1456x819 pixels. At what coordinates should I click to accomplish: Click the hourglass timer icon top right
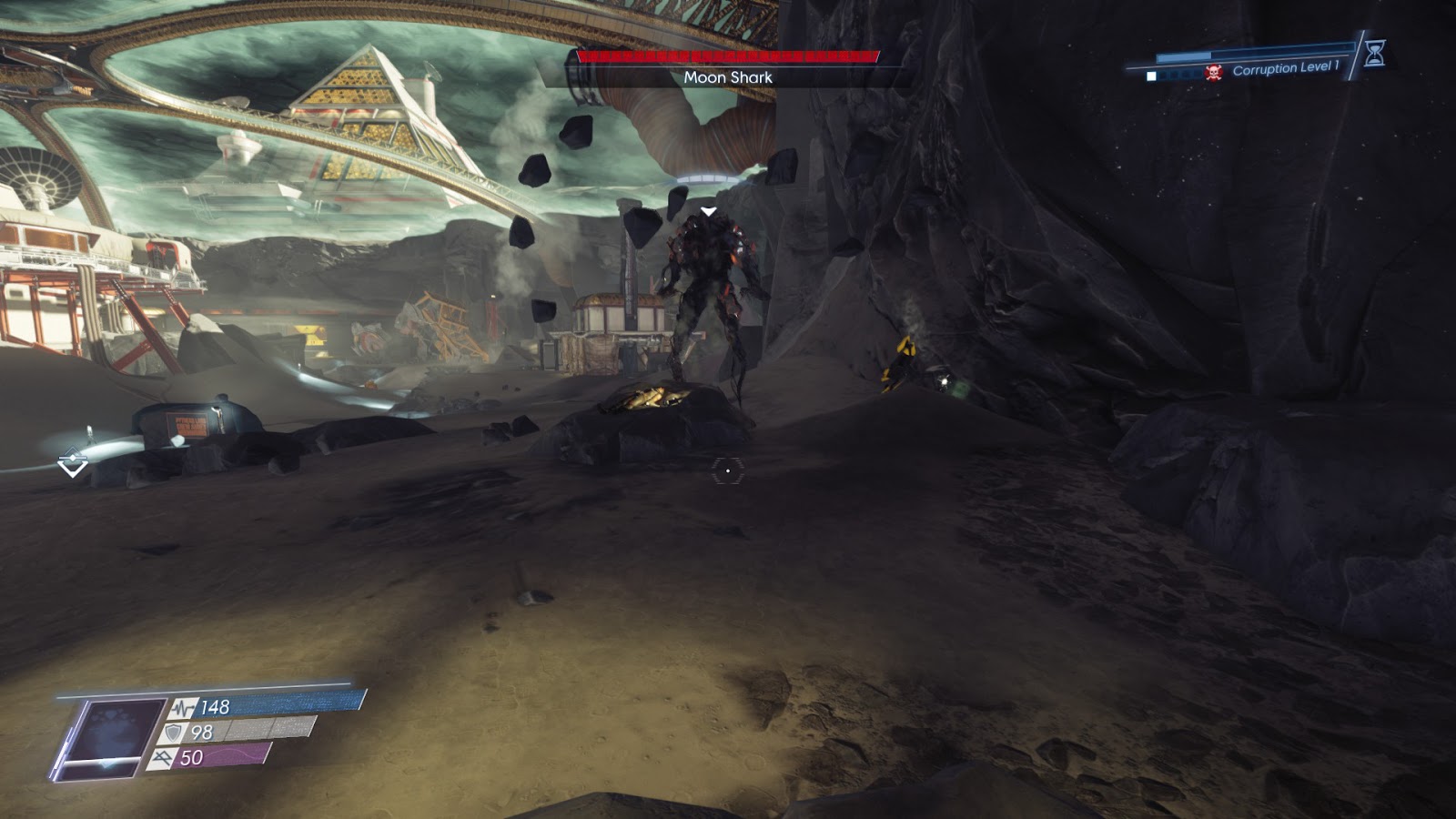point(1375,54)
